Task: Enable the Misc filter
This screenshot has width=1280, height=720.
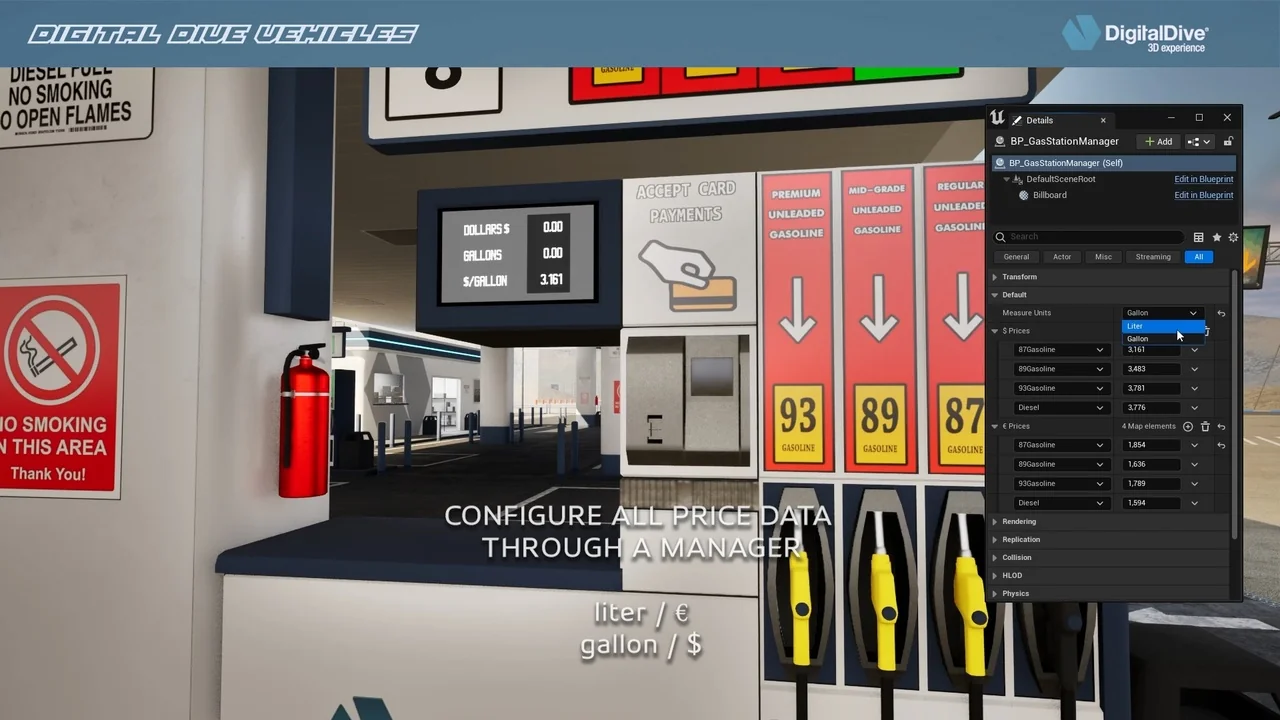Action: pyautogui.click(x=1103, y=257)
